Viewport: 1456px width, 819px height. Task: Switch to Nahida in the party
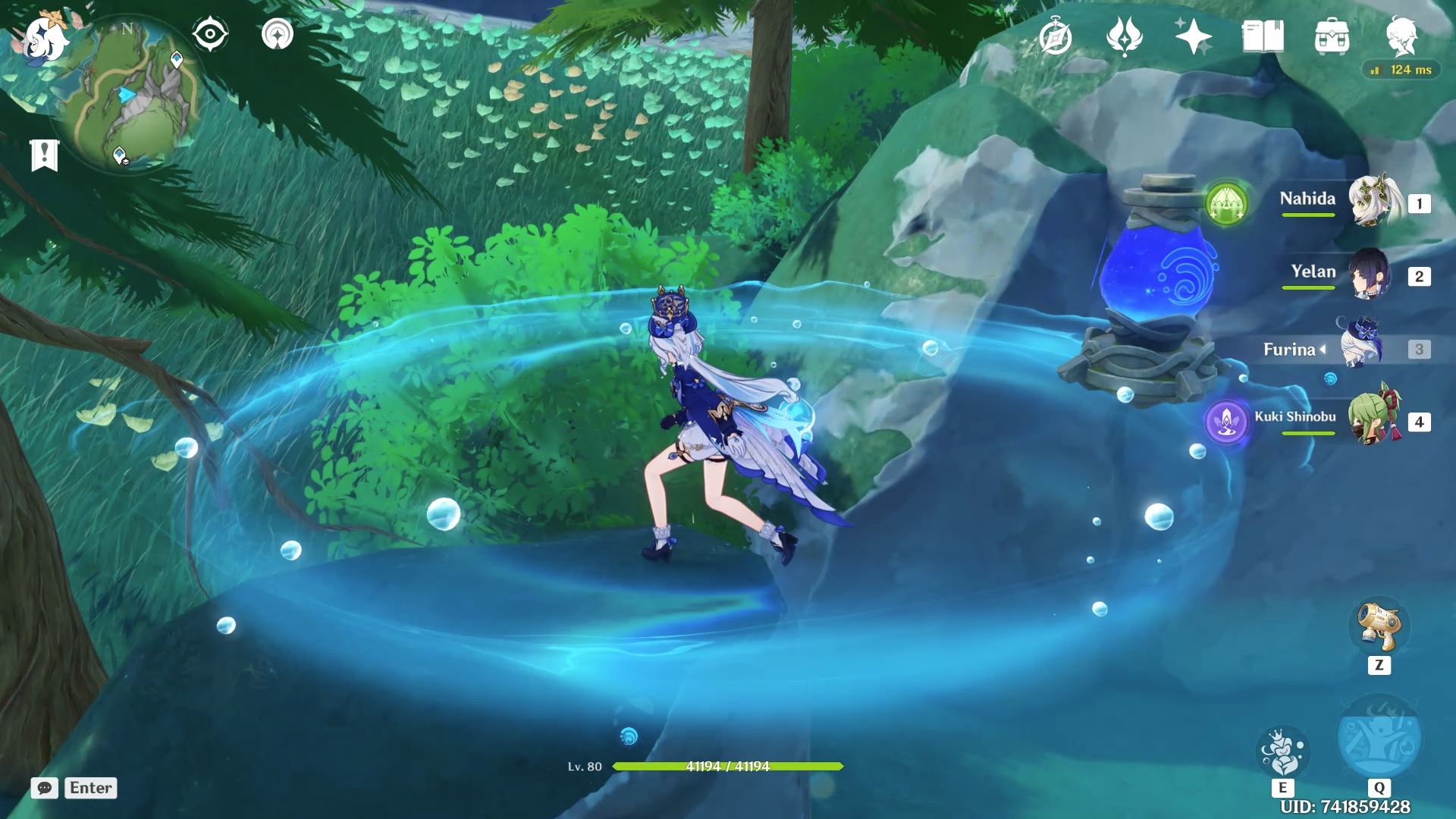[x=1373, y=201]
